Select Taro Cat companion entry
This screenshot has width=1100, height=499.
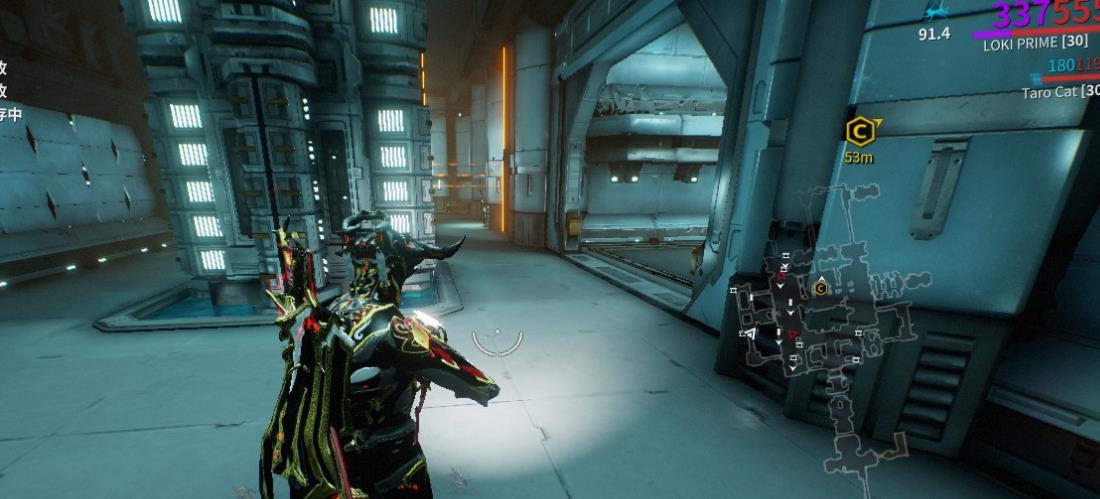pyautogui.click(x=1060, y=92)
